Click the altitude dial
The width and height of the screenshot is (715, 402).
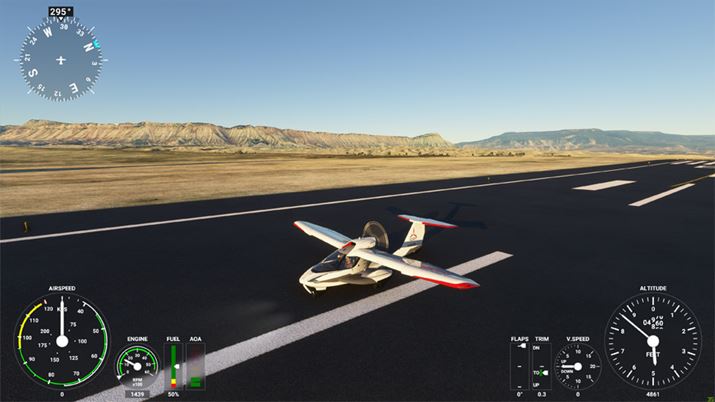tap(652, 341)
